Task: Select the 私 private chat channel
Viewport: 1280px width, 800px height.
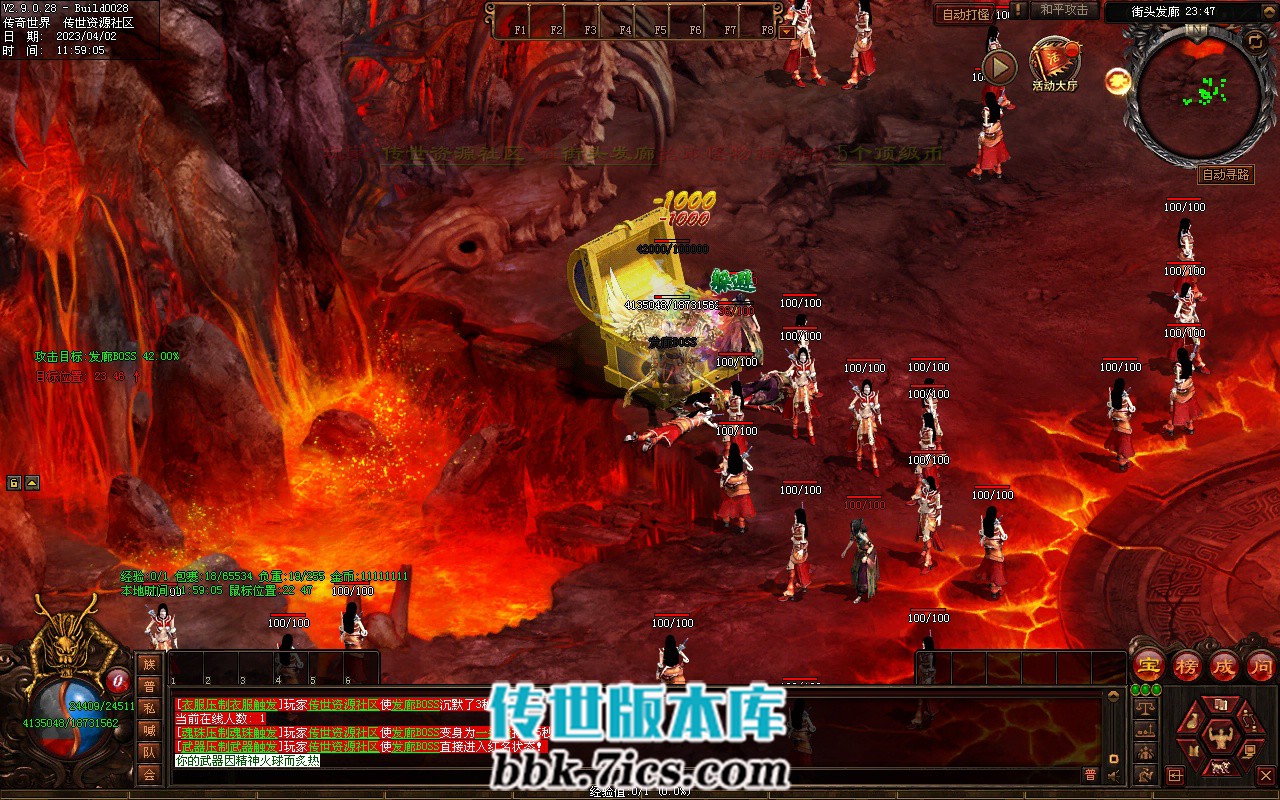Action: 149,708
